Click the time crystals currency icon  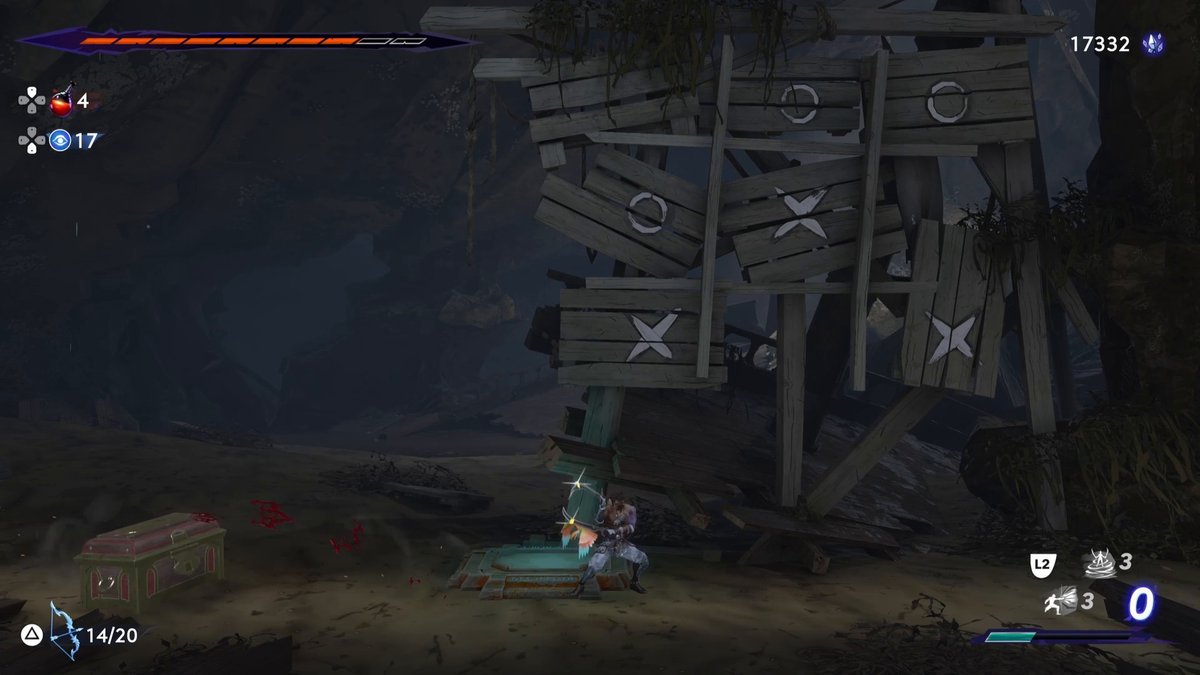point(1153,44)
